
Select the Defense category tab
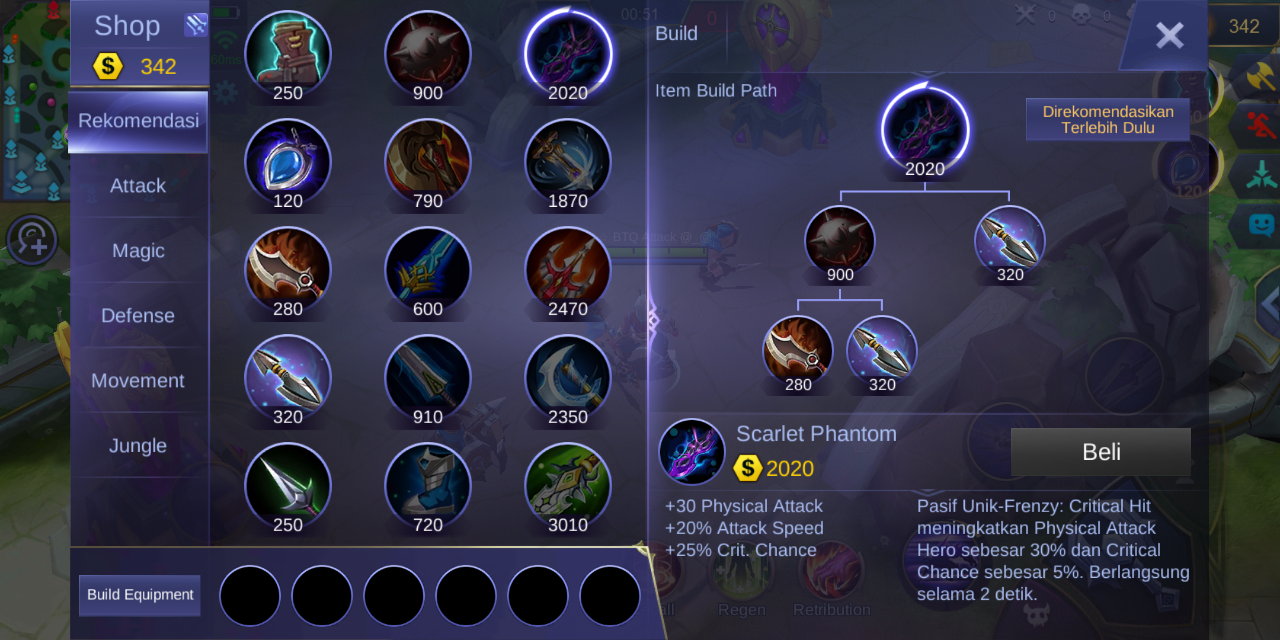(138, 316)
